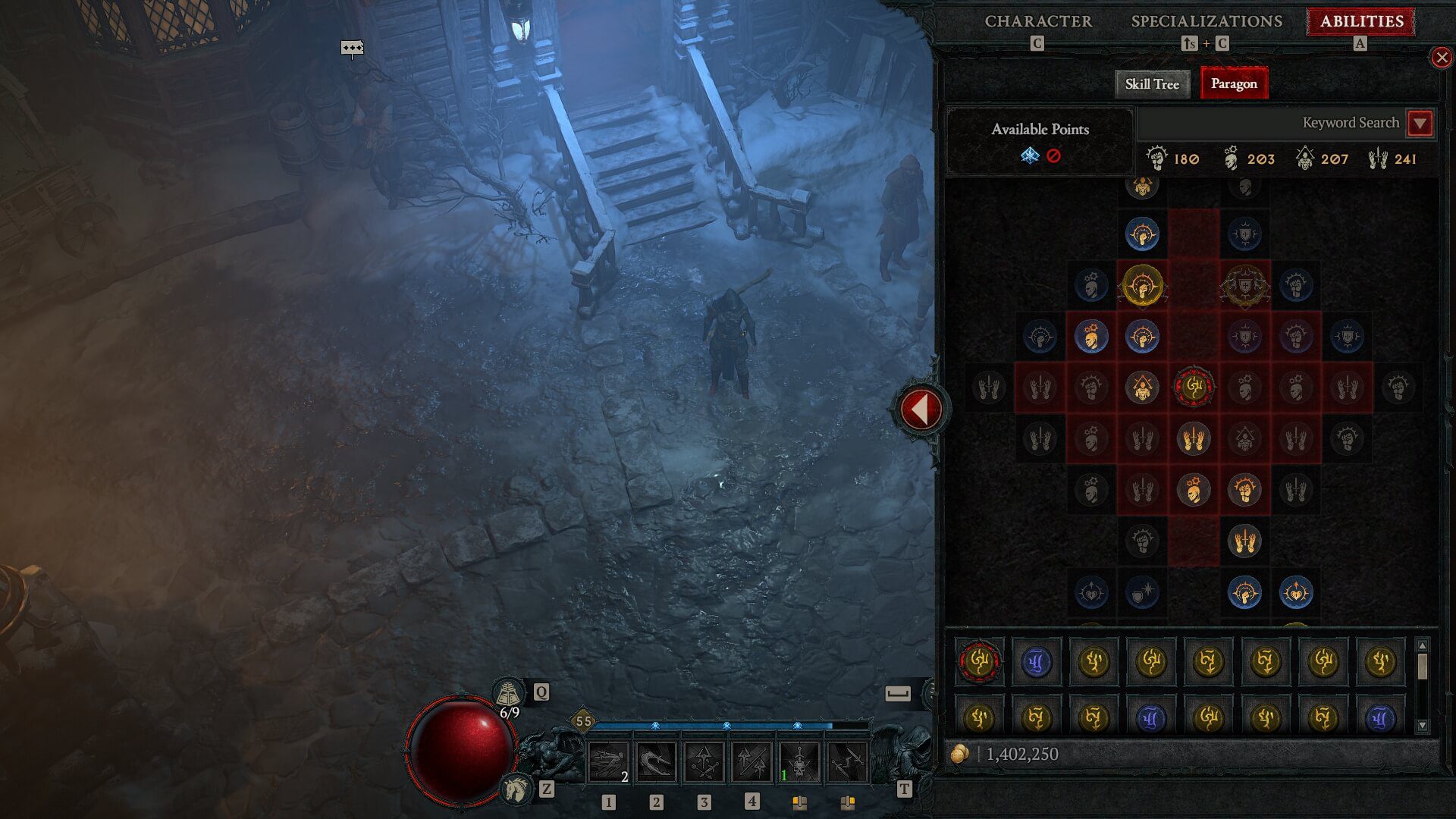
Task: Select the Abilities tab
Action: [x=1361, y=21]
